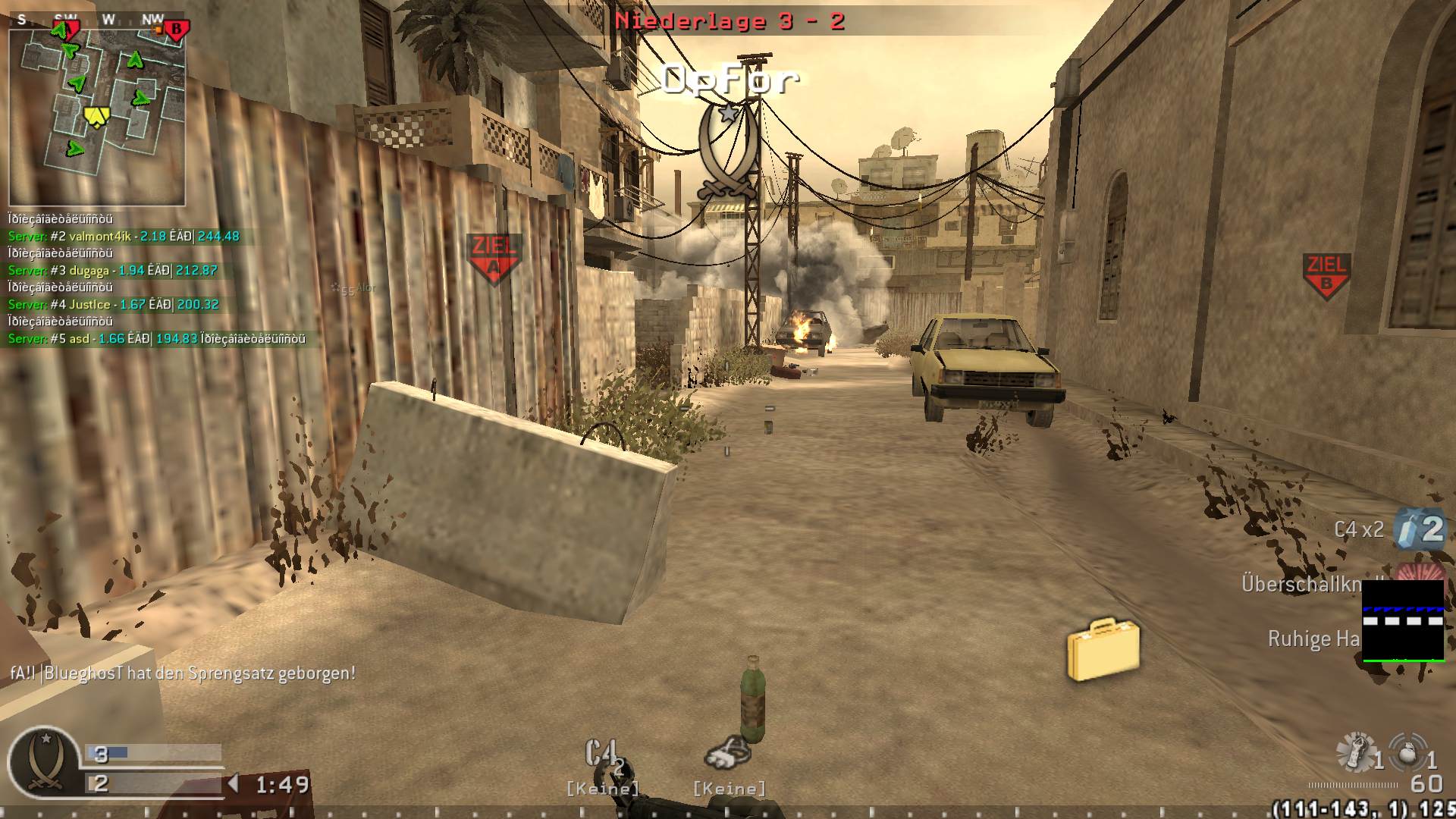The width and height of the screenshot is (1456, 819).
Task: Expand the minimap in the top-left corner
Action: pyautogui.click(x=99, y=114)
